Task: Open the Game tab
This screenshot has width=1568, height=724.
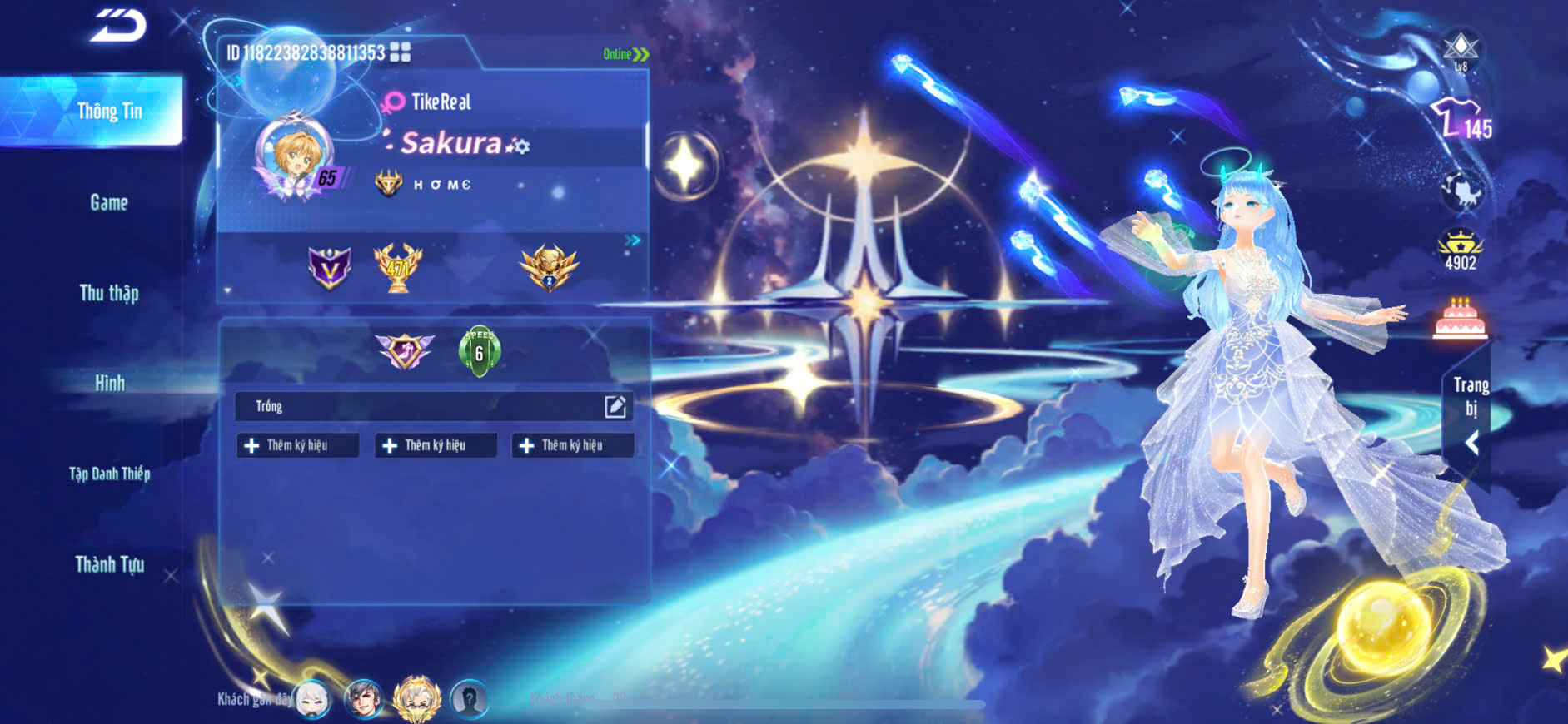Action: pyautogui.click(x=109, y=202)
